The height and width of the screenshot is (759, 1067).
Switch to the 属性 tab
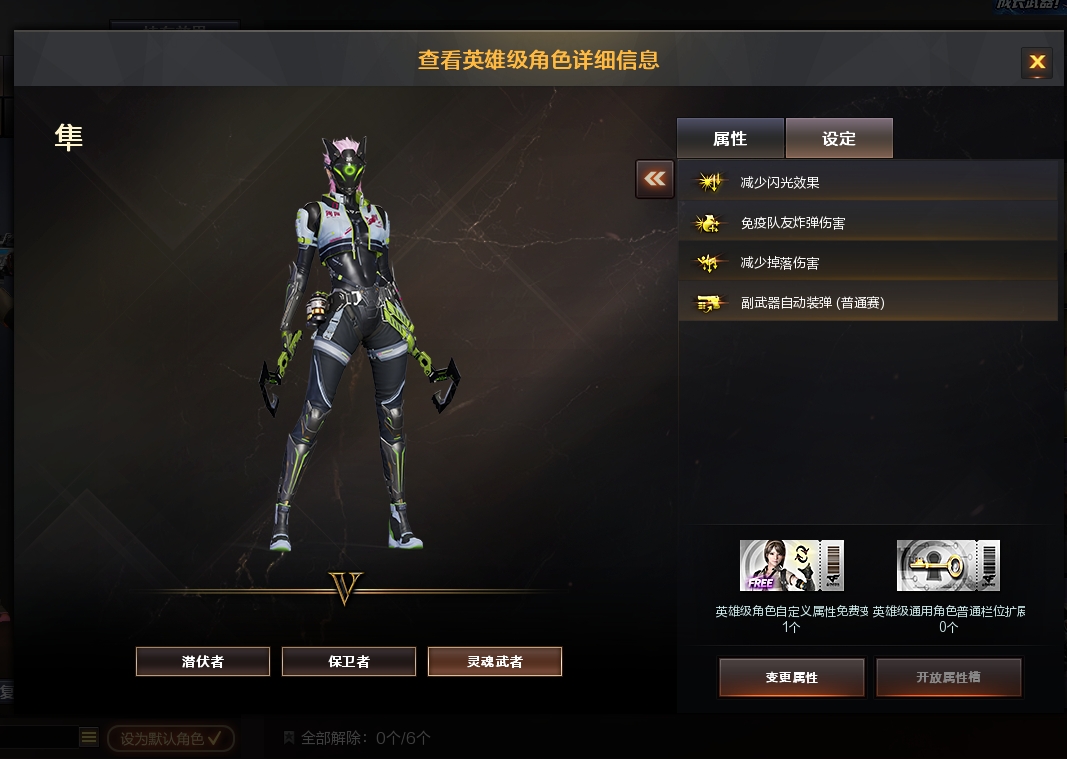tap(730, 139)
